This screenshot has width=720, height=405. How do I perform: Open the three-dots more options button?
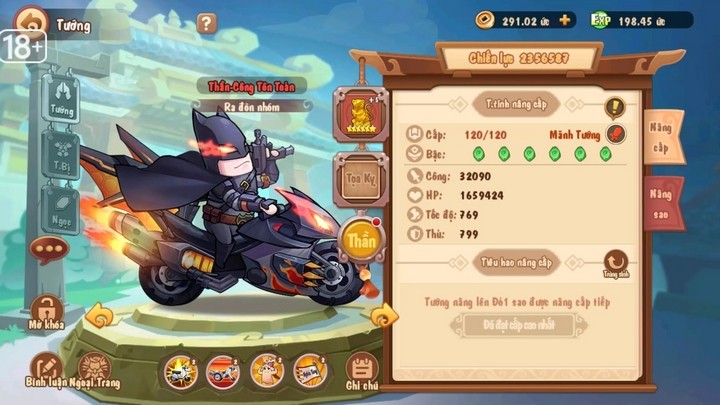point(46,250)
